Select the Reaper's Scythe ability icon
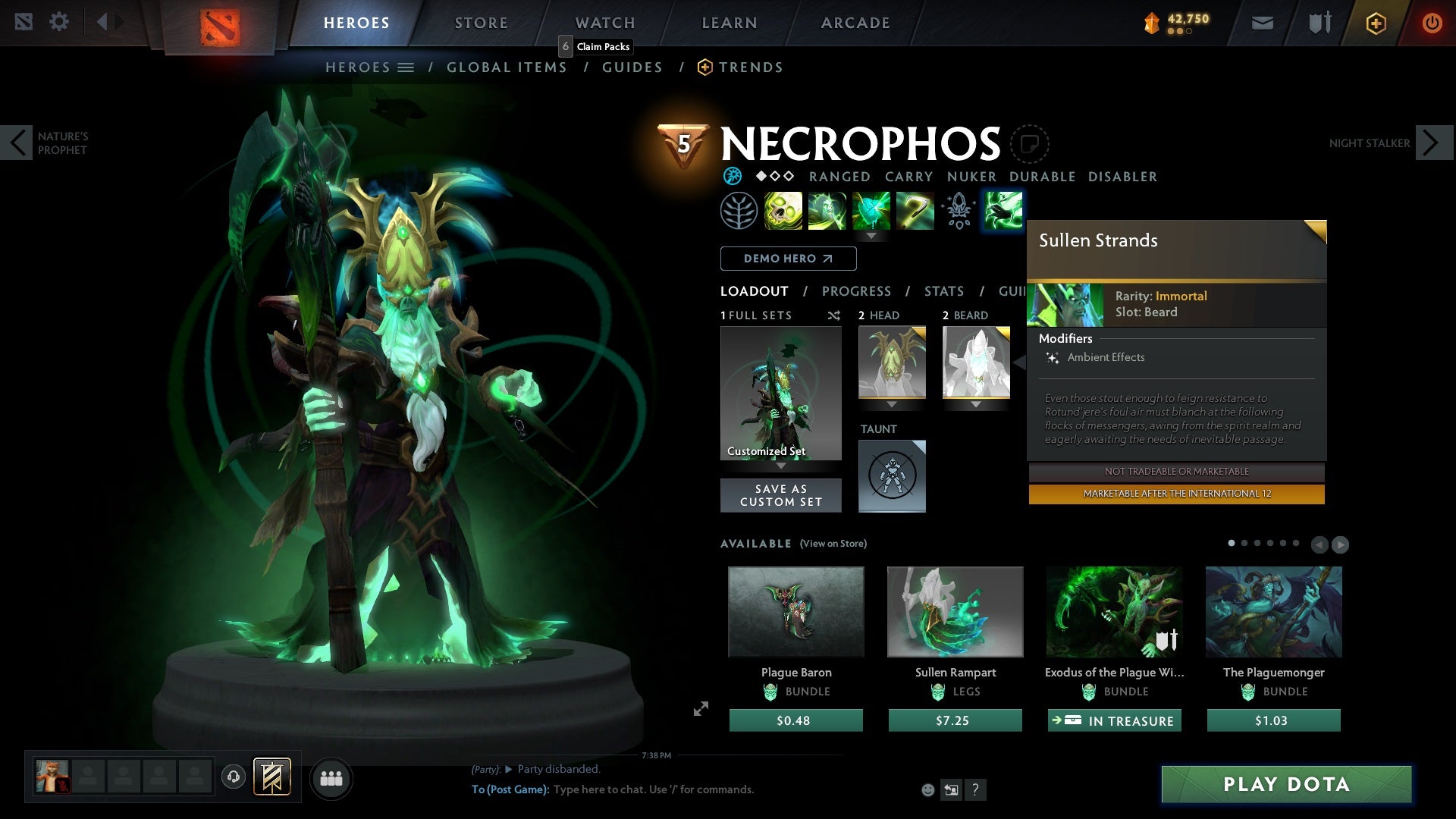 point(915,211)
